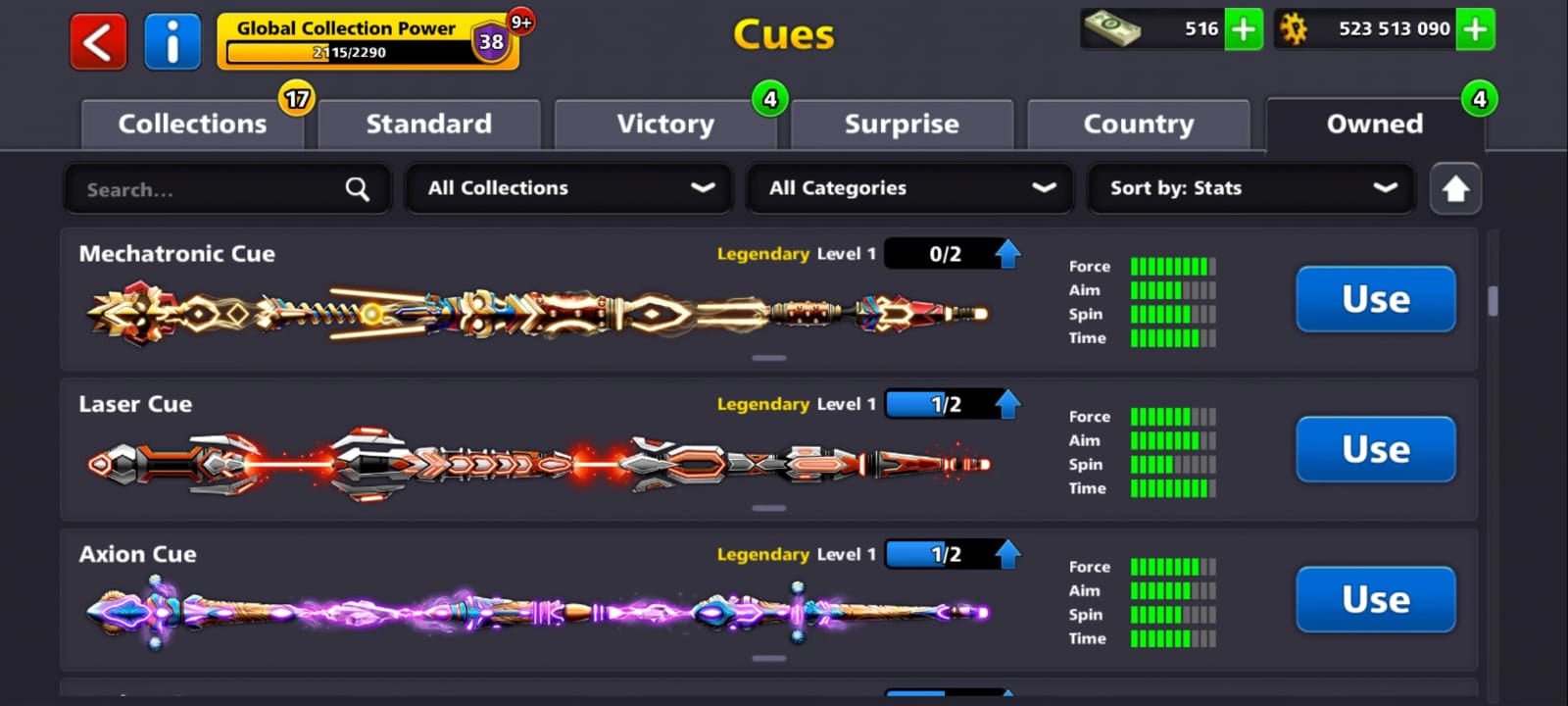Change sorting via Sort by Stats dropdown
Image resolution: width=1568 pixels, height=706 pixels.
click(1250, 188)
